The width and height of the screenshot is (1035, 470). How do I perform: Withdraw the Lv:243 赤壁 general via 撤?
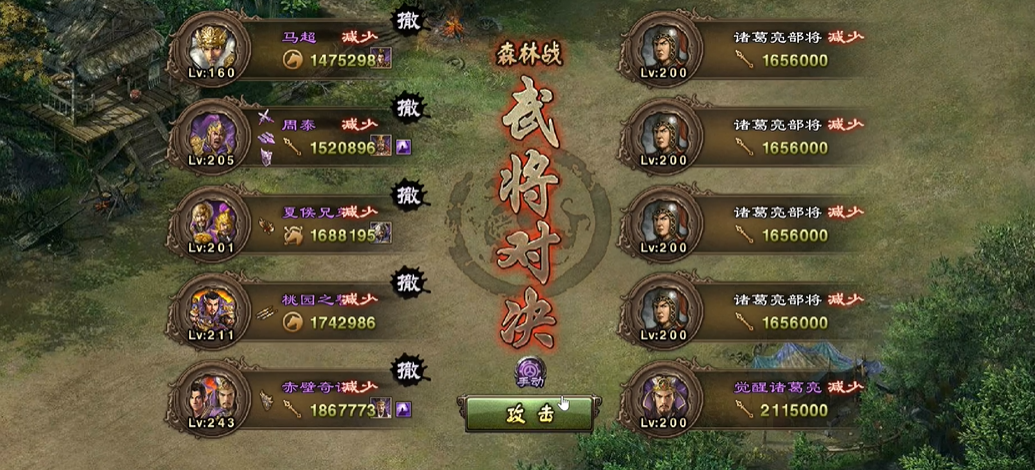tap(407, 368)
